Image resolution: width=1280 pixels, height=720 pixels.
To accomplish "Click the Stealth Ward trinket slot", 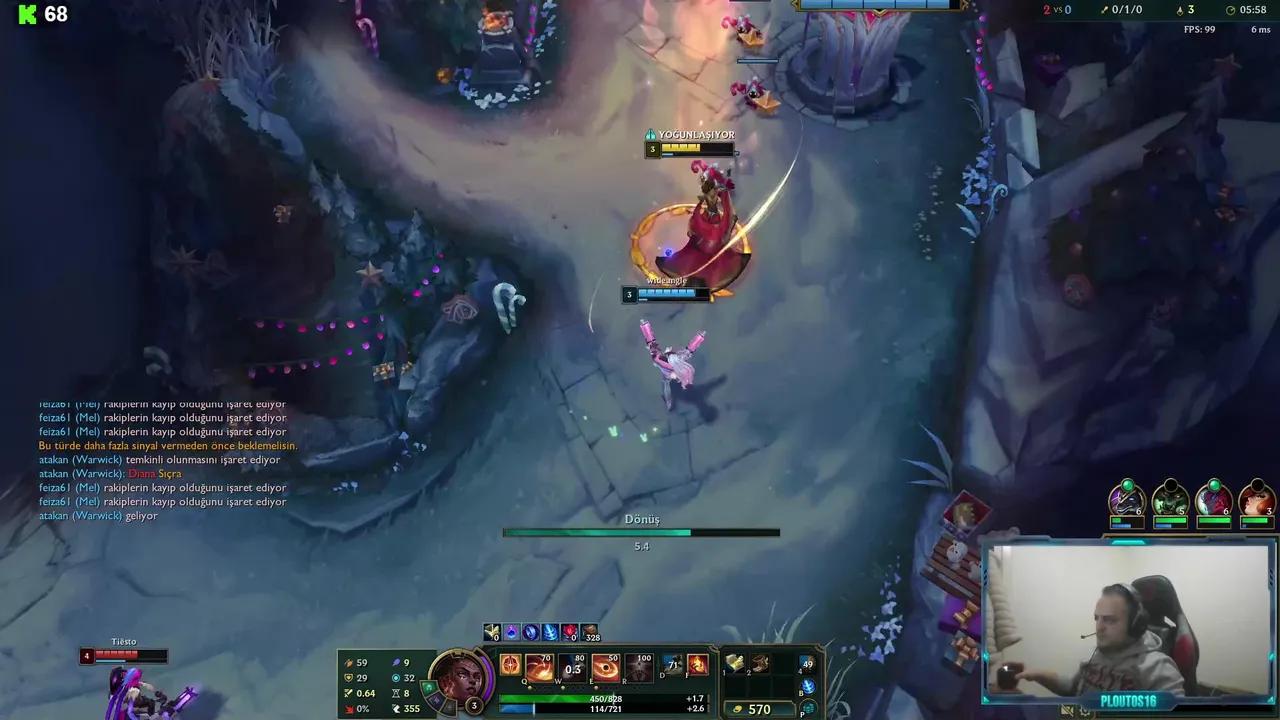I will (x=807, y=662).
